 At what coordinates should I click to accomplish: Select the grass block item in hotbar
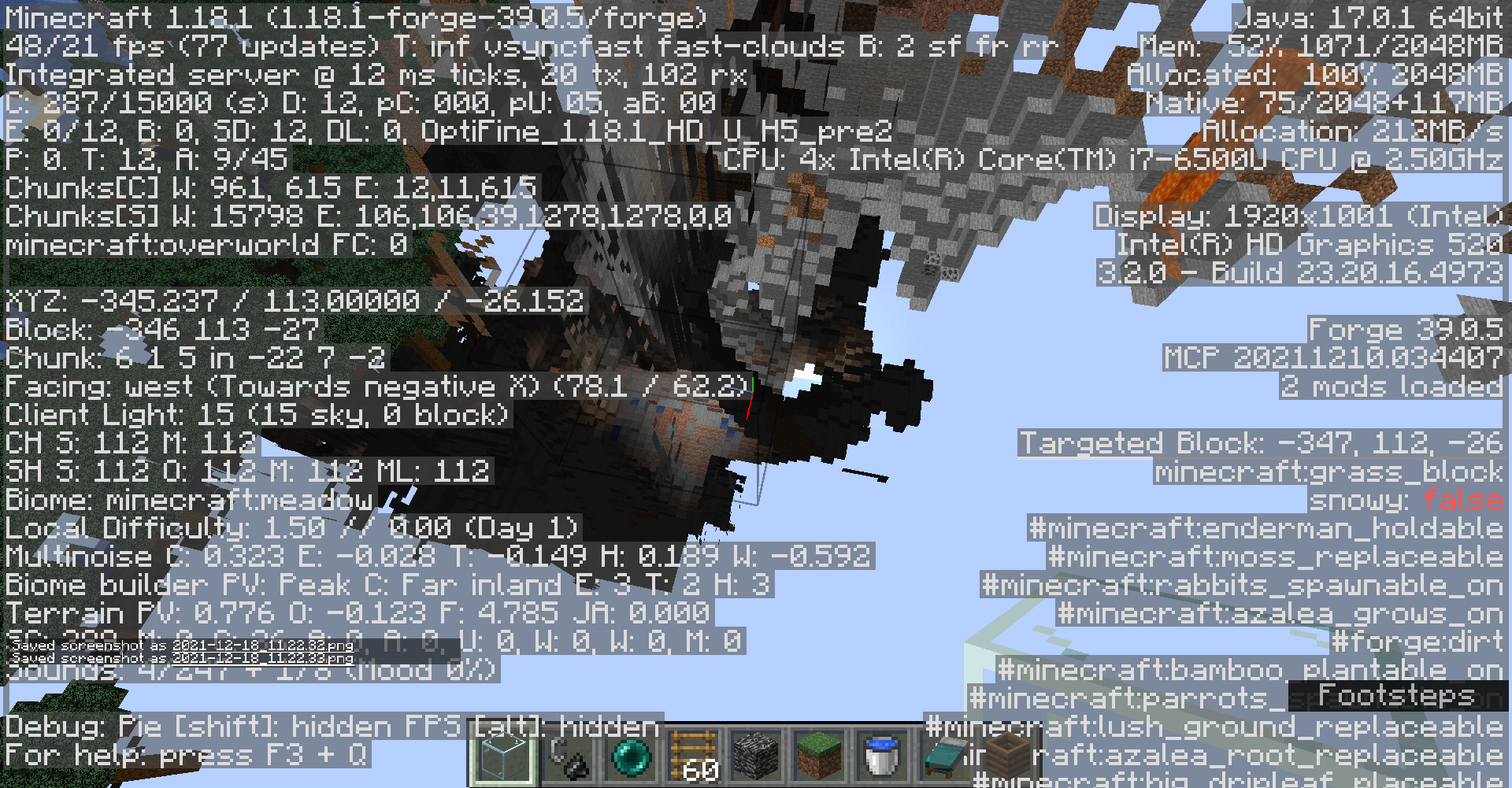821,756
